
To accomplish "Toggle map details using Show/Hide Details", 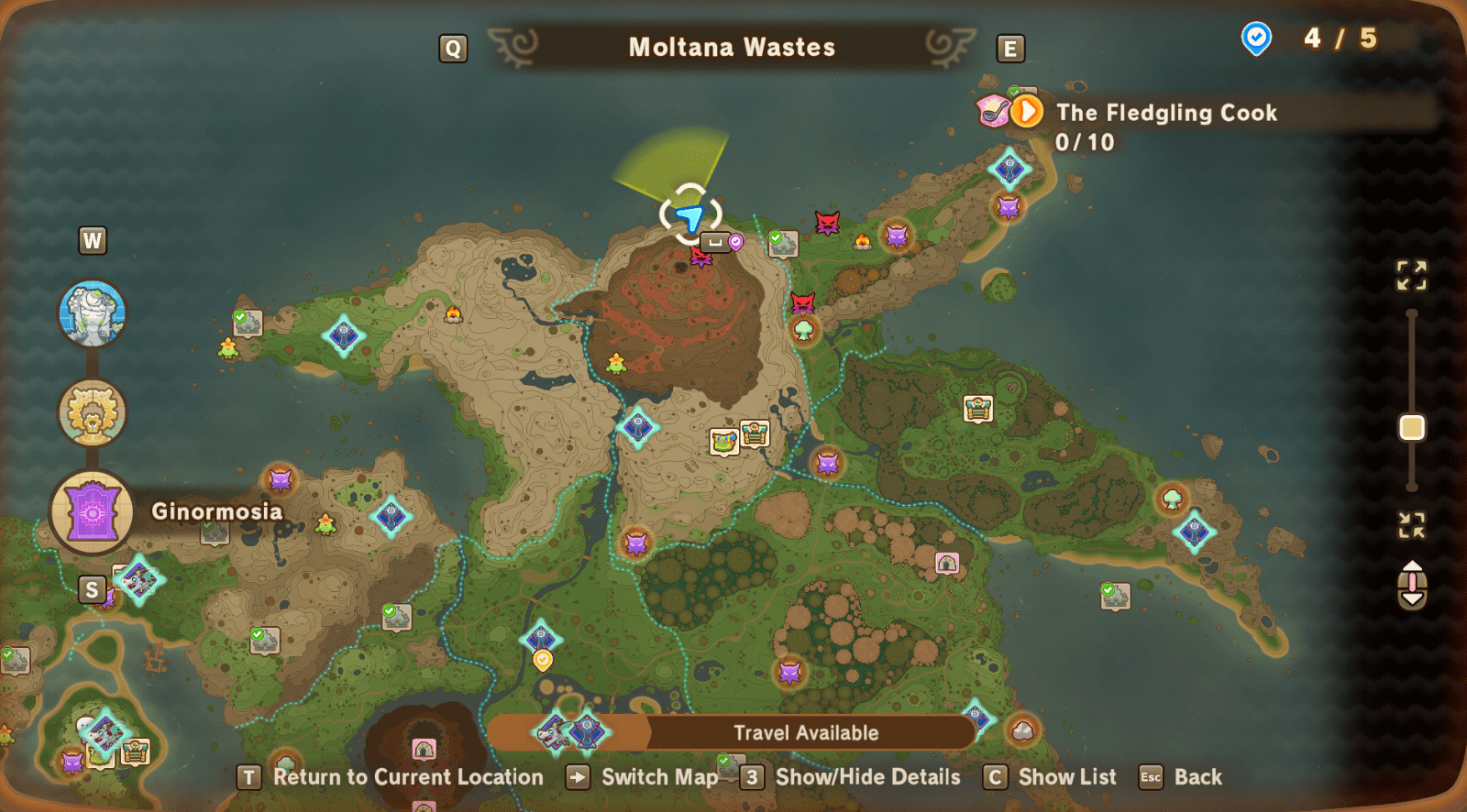I will click(x=866, y=777).
